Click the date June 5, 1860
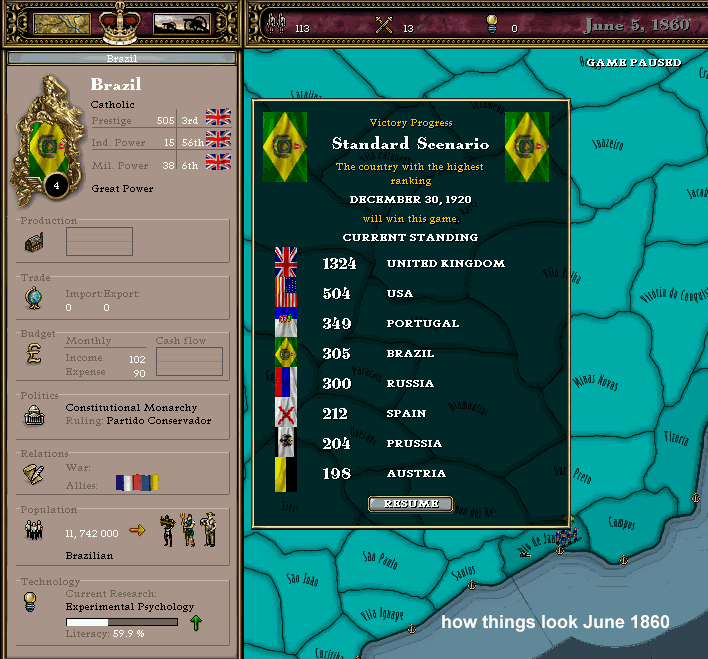Viewport: 708px width, 659px height. [637, 25]
